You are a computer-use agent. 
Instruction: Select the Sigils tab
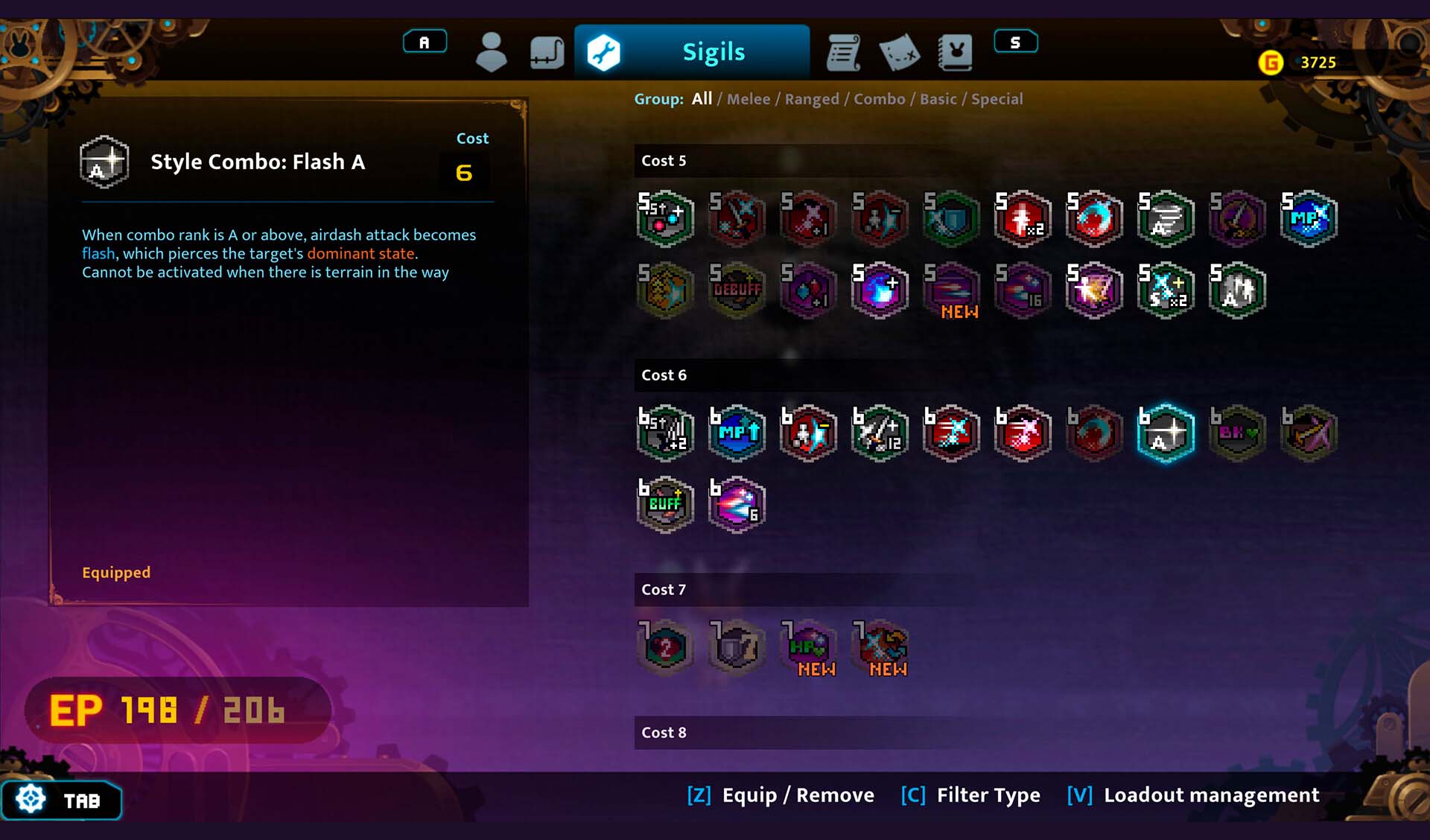click(691, 52)
